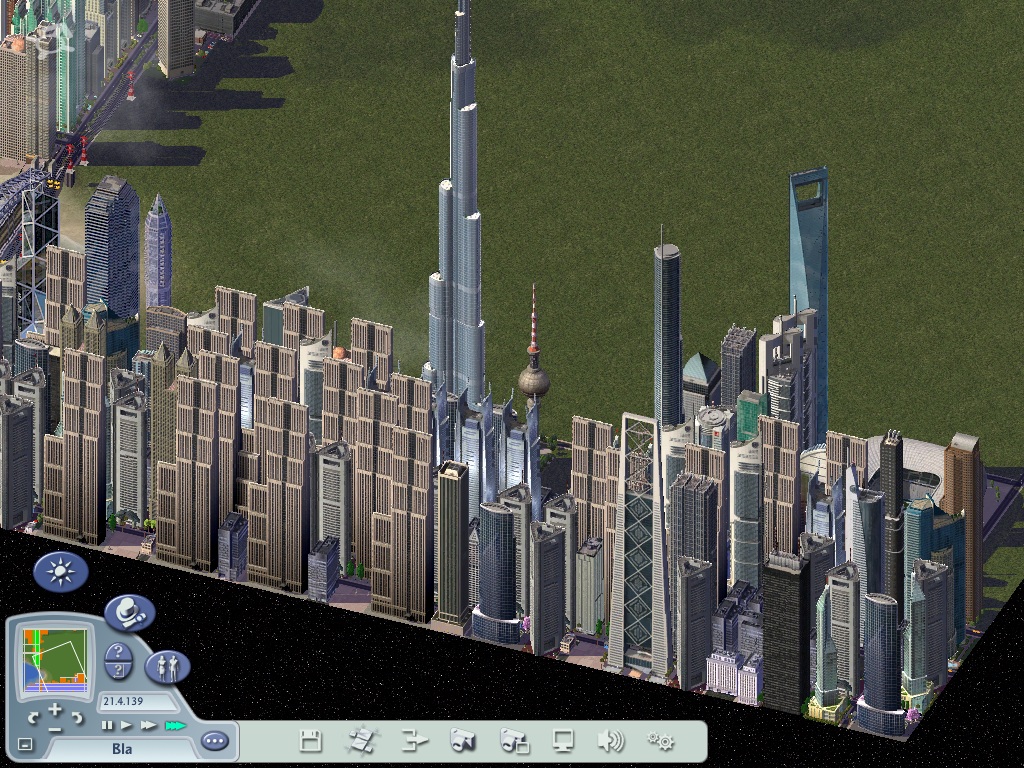
Task: Save the city with the floppy disk icon
Action: pos(311,741)
